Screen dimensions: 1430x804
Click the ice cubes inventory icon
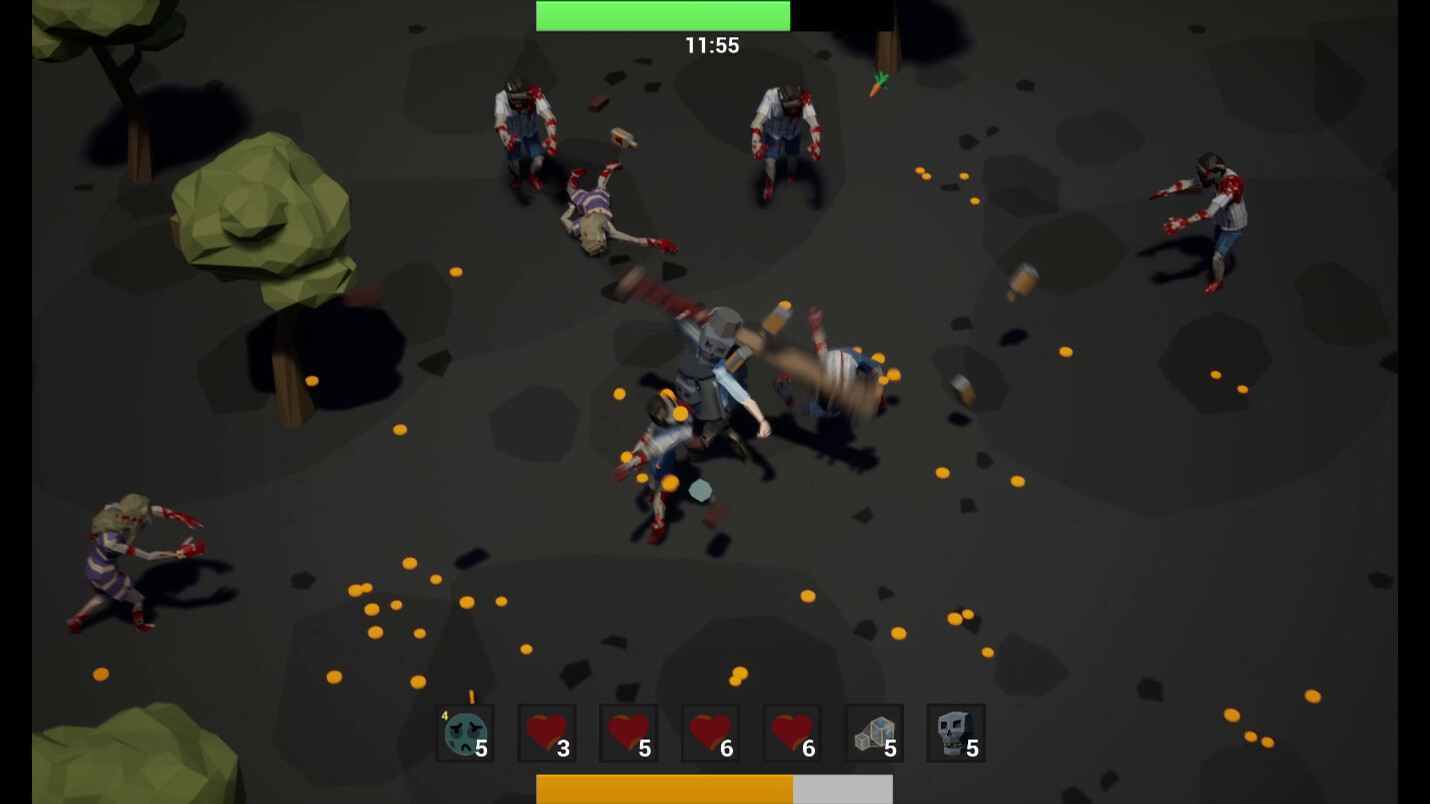coord(874,733)
